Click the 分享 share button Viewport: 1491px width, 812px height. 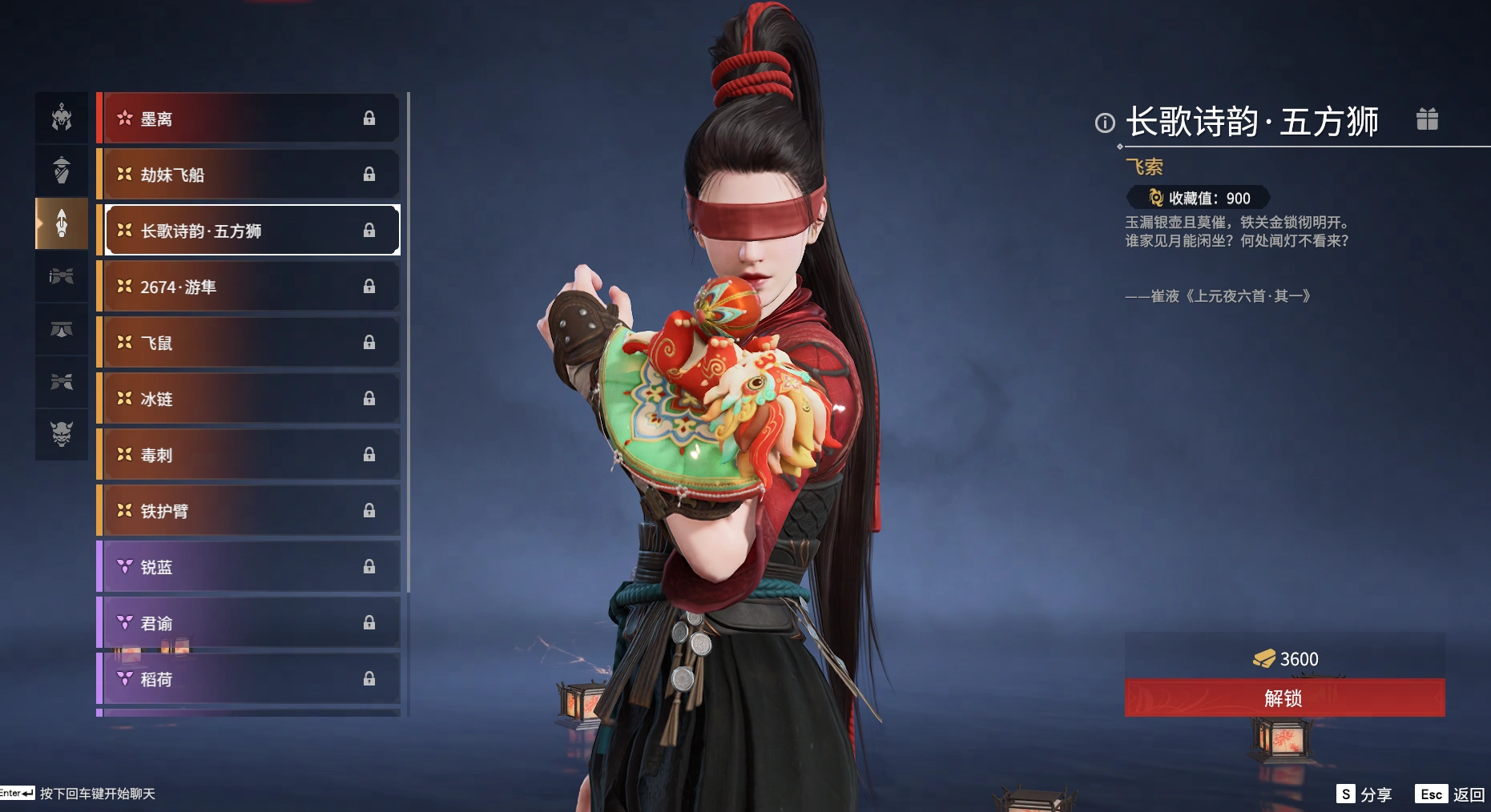pyautogui.click(x=1364, y=794)
